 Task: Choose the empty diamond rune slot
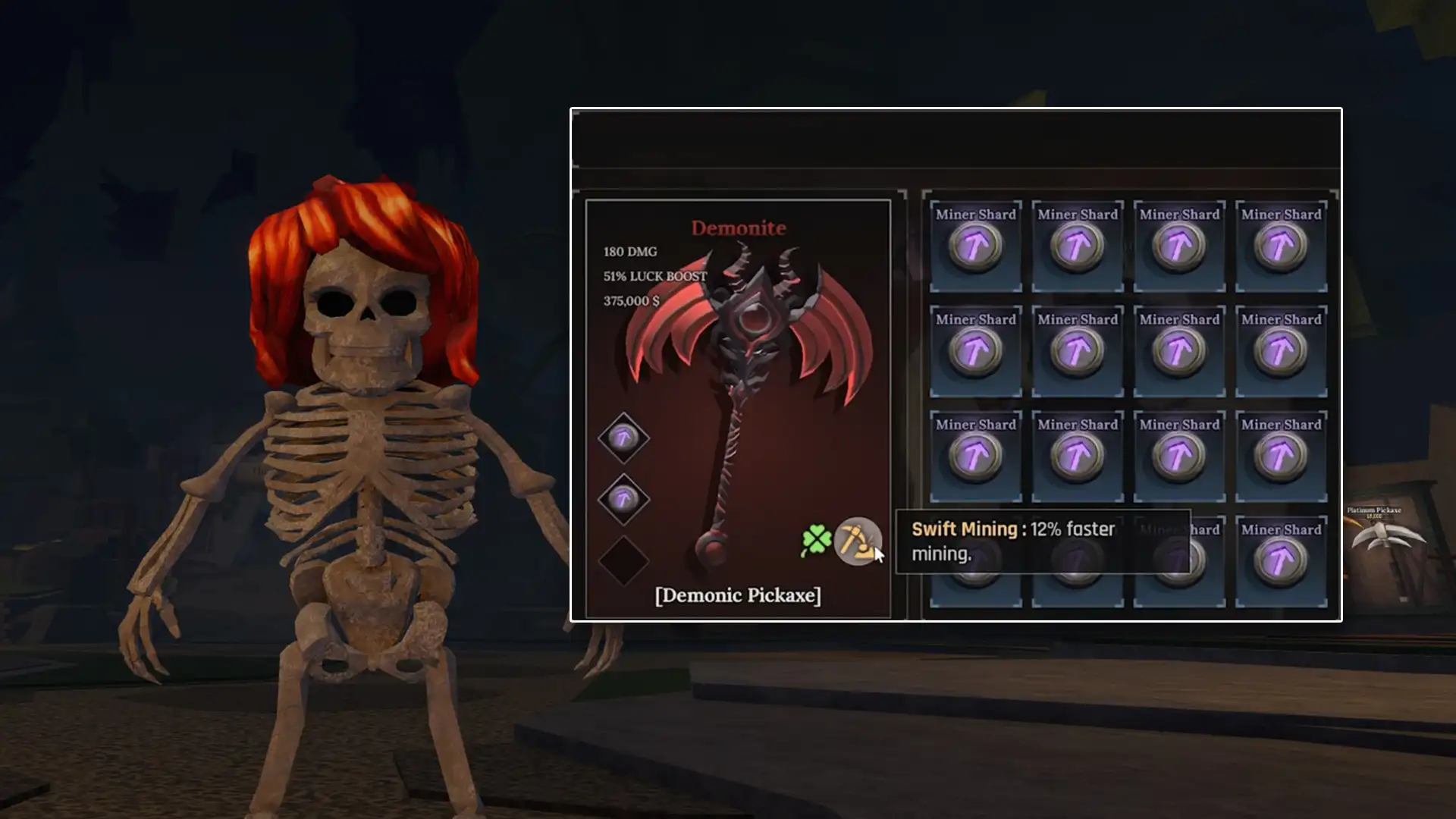(623, 561)
